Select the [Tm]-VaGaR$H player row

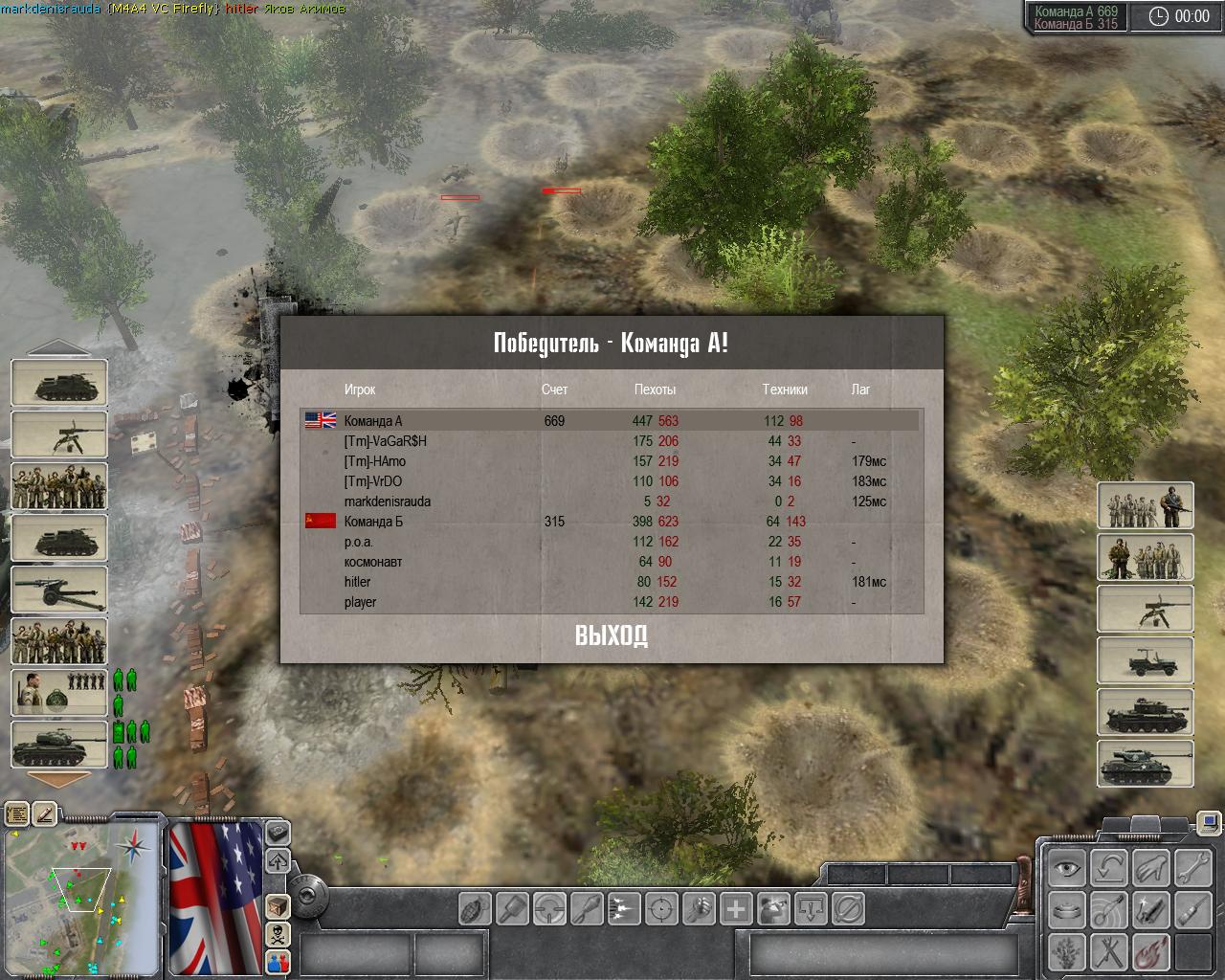386,441
